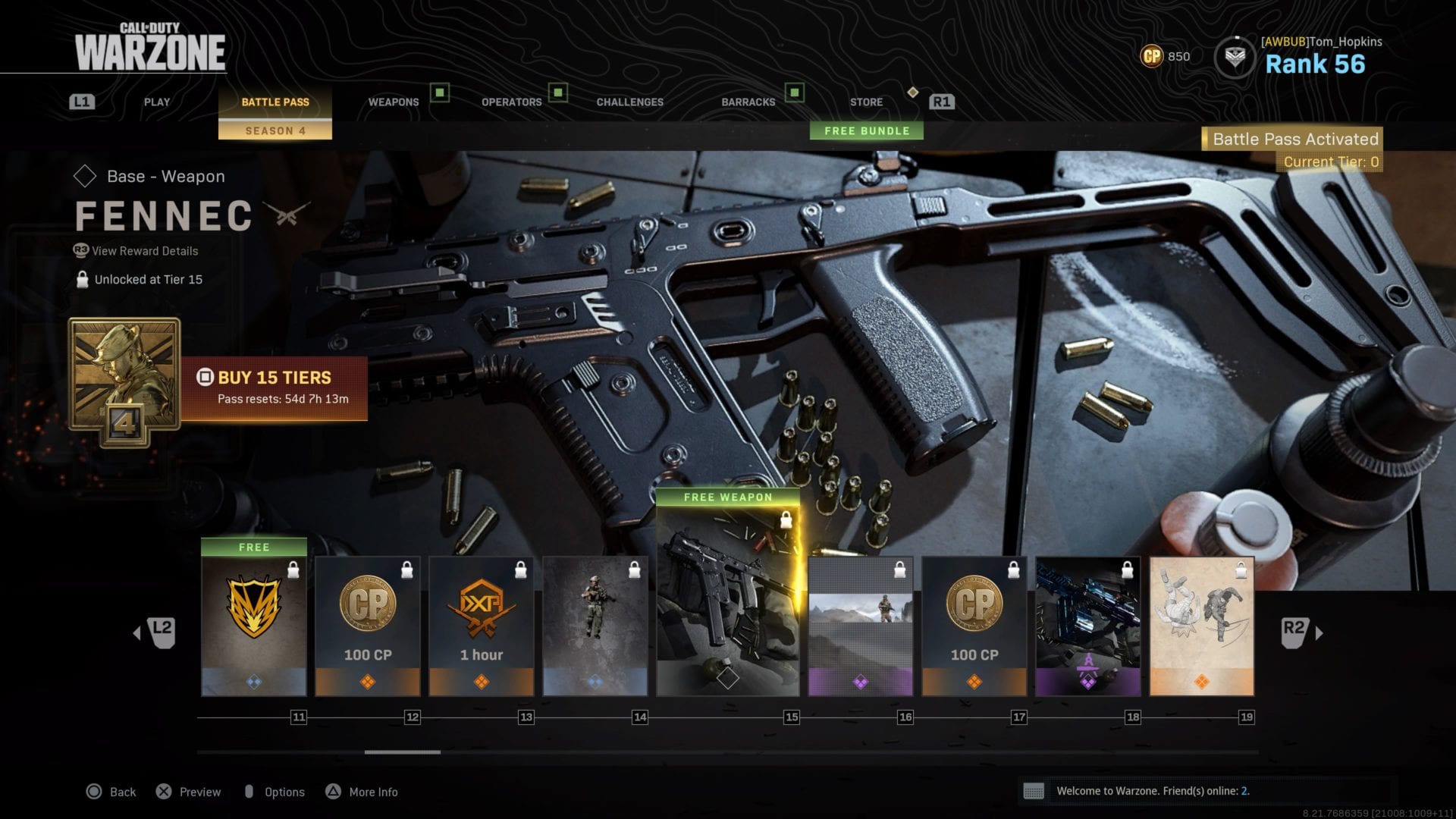Switch to the Weapons tab
The image size is (1456, 819).
(x=393, y=102)
